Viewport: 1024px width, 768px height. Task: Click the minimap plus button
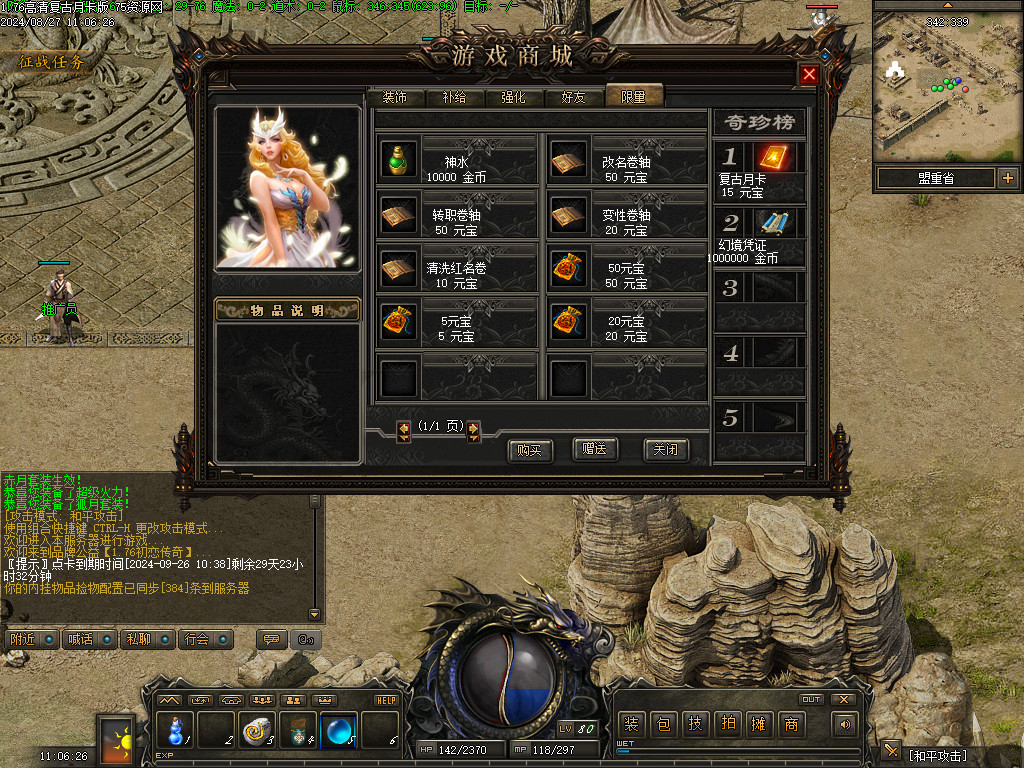pos(1007,178)
